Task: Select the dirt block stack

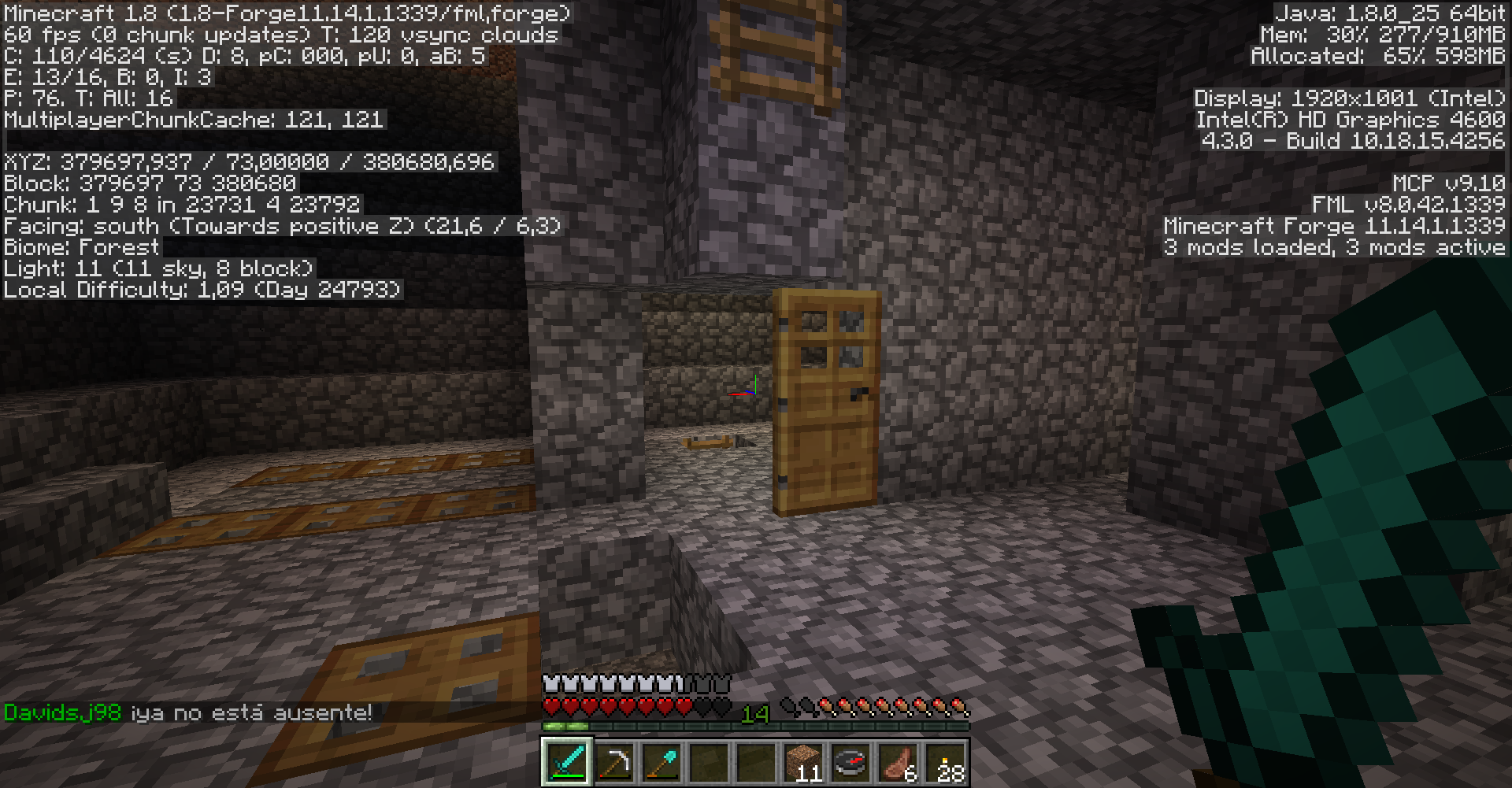Action: [803, 762]
